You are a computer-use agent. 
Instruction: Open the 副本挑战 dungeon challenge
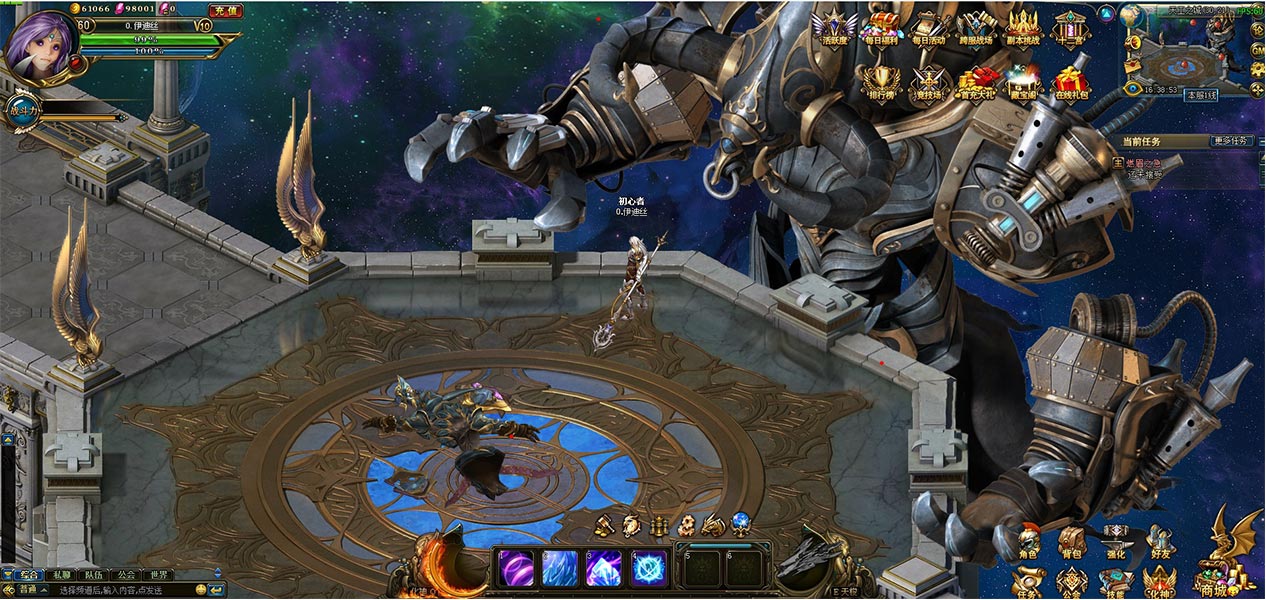[x=1023, y=26]
